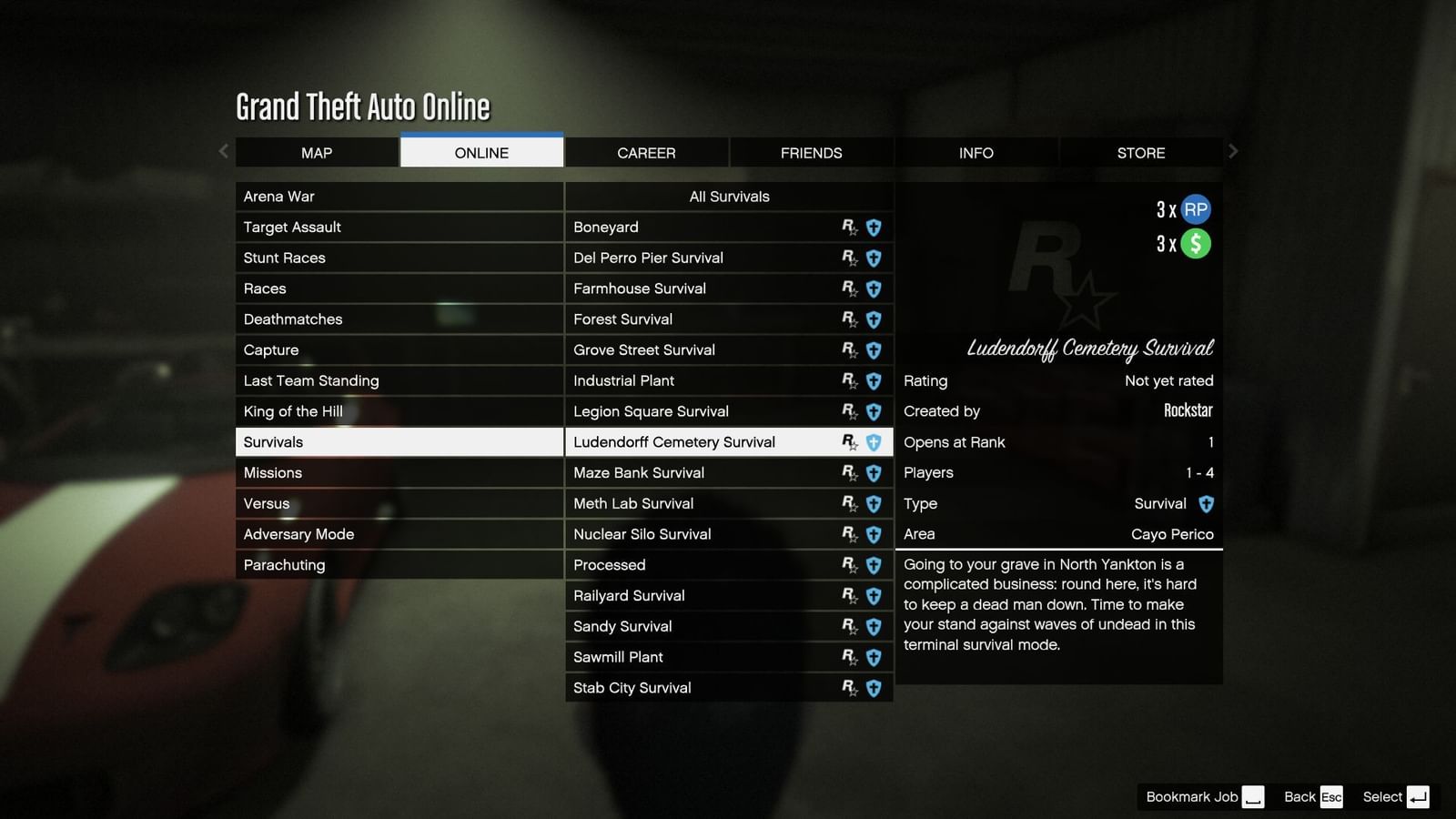Switch to the MAP tab
Viewport: 1456px width, 819px height.
point(317,153)
